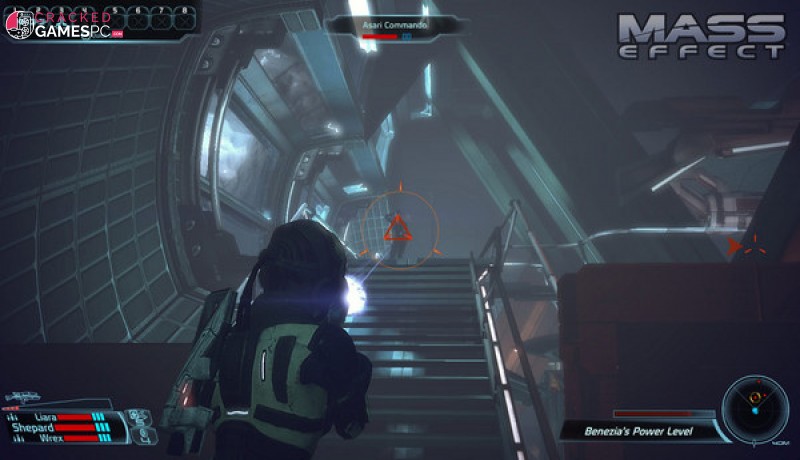
Task: Click the CrackedGamesPC watermark logo
Action: tap(62, 24)
